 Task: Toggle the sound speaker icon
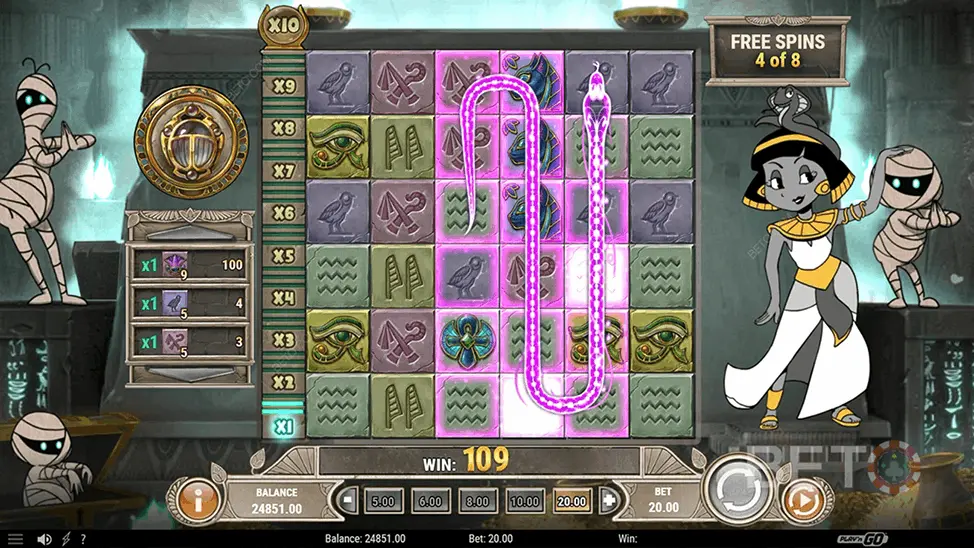coord(45,539)
